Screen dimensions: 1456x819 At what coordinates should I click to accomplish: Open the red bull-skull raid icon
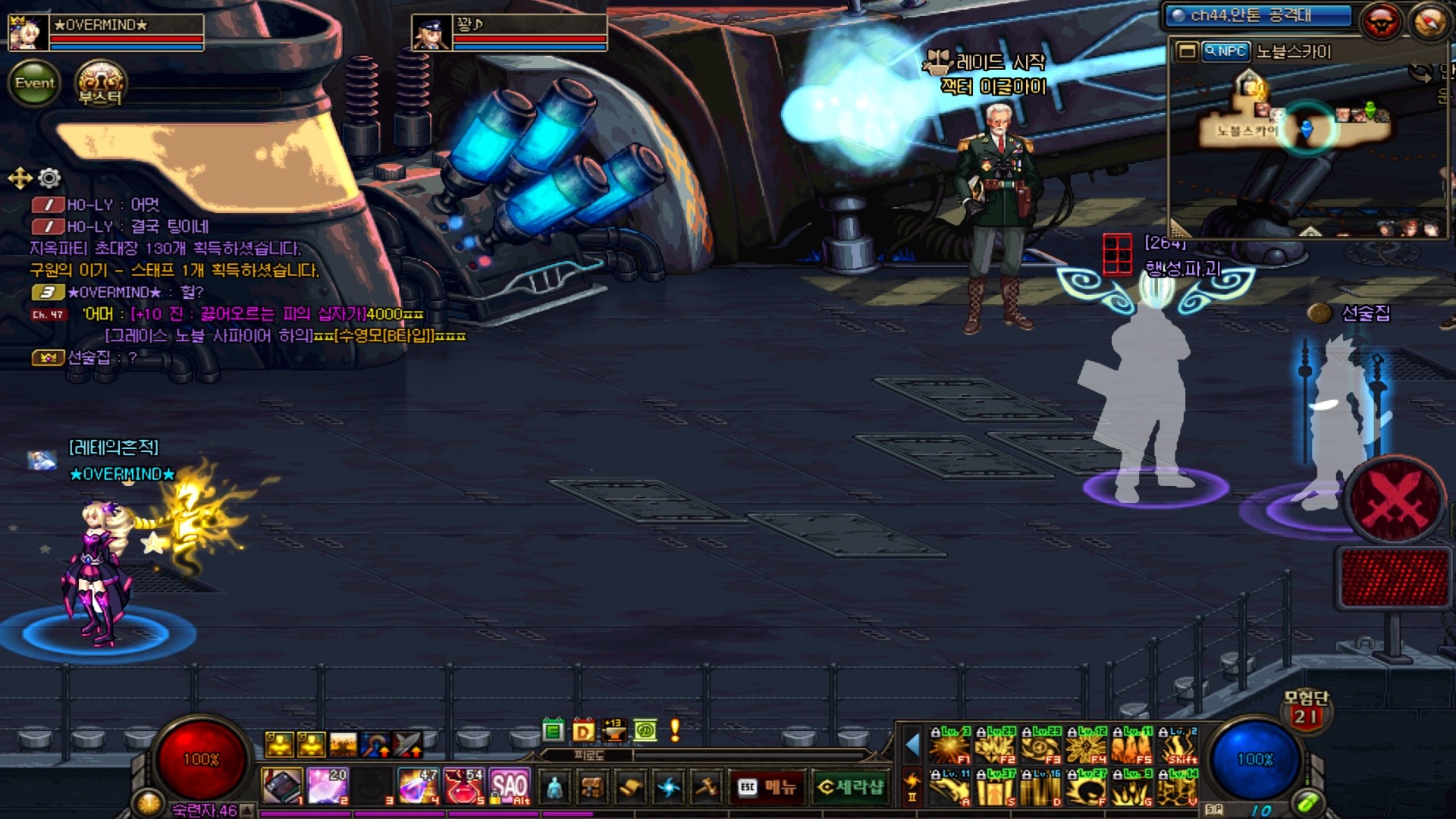[x=1381, y=21]
